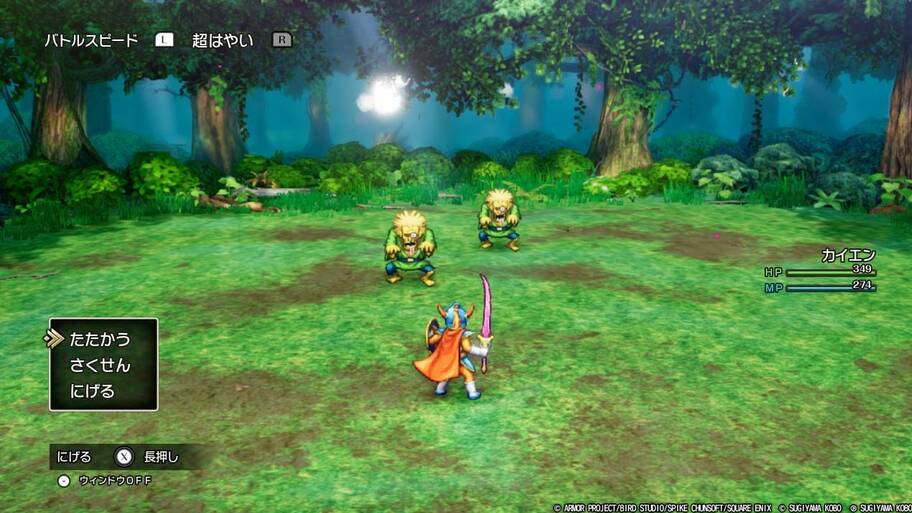The width and height of the screenshot is (912, 513).
Task: Choose さくせん tactics option
Action: 100,365
